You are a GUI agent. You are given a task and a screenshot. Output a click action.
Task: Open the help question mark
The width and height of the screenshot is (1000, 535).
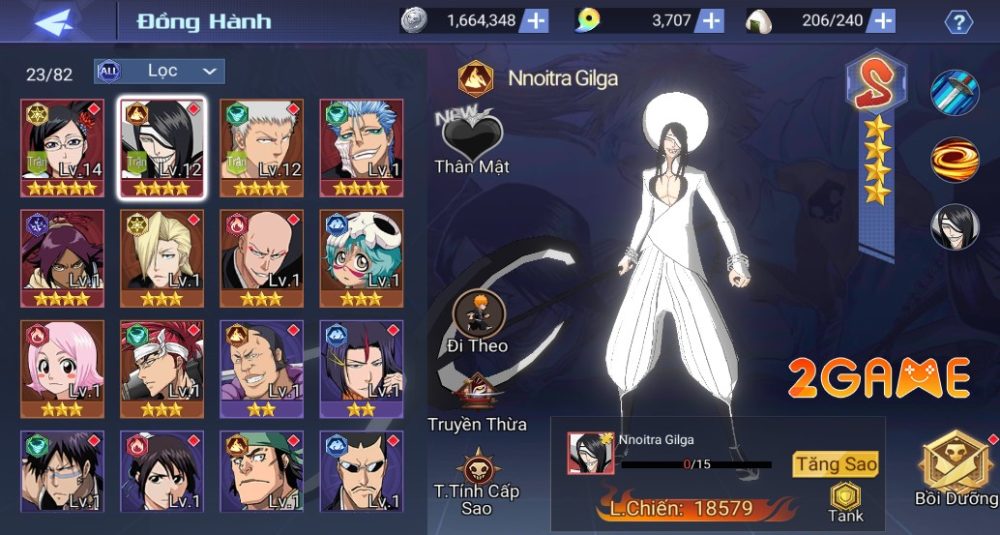tap(959, 22)
